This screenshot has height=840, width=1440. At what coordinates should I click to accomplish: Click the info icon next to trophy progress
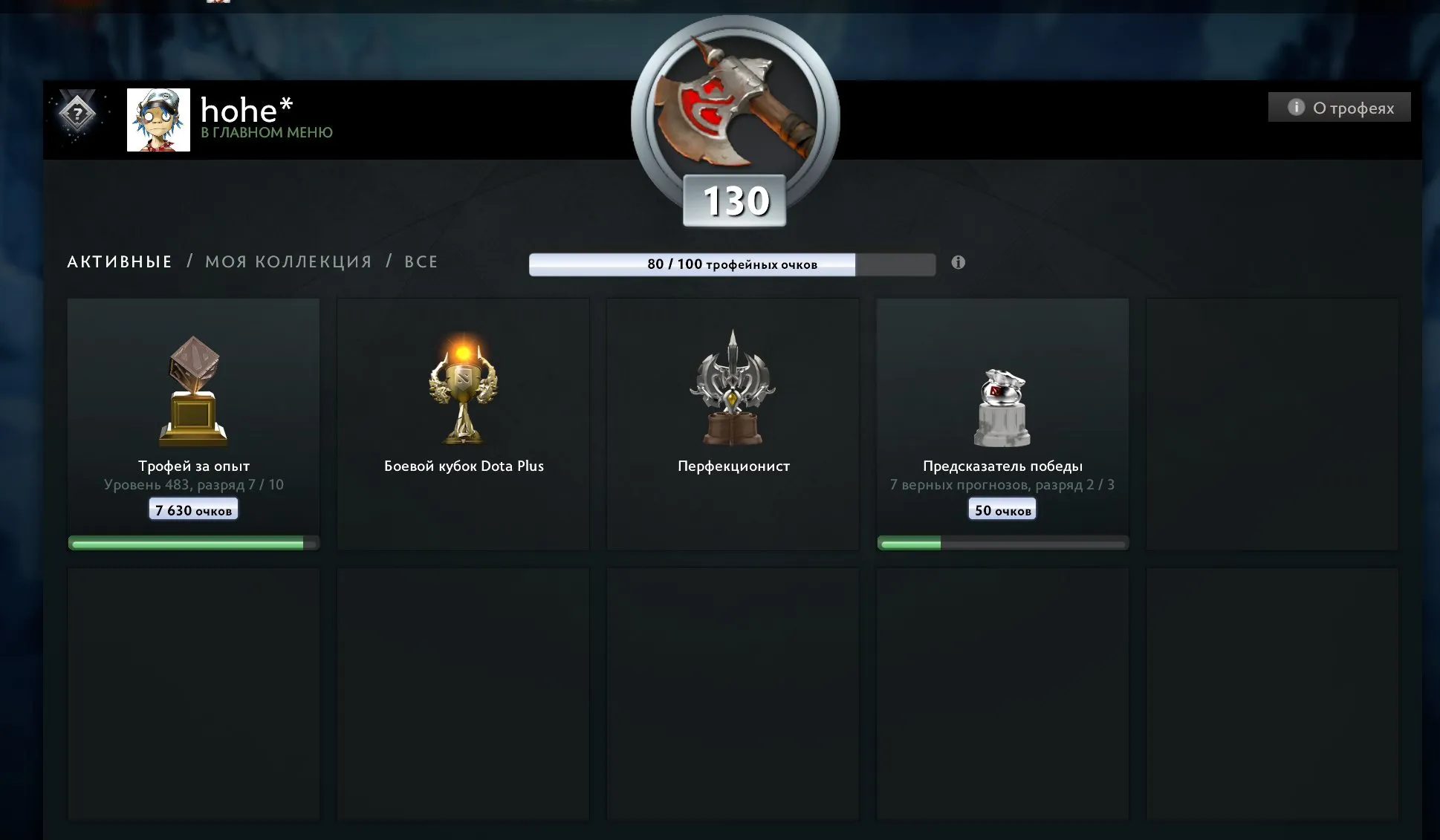coord(958,262)
